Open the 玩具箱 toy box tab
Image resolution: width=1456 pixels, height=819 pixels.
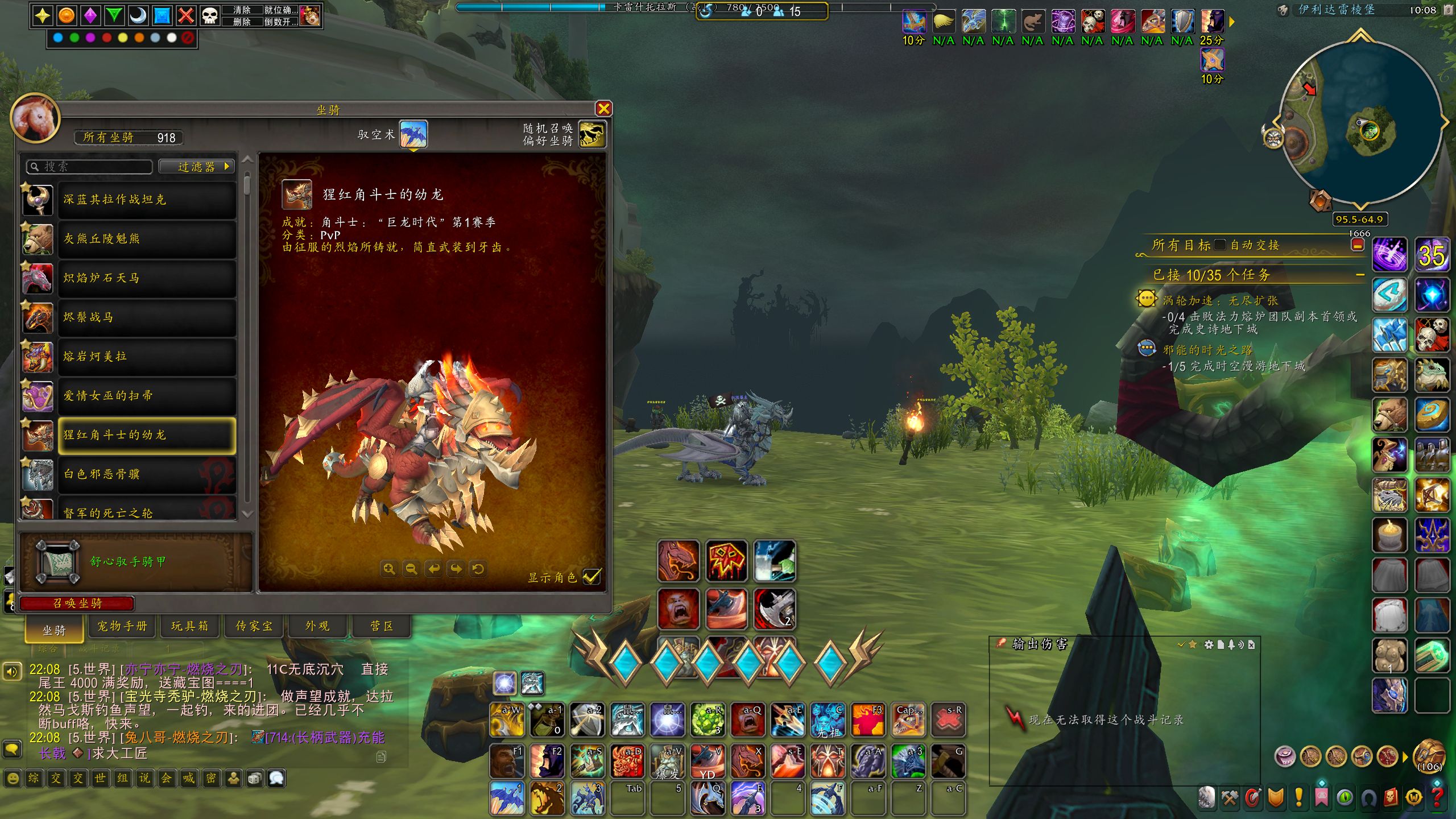189,626
